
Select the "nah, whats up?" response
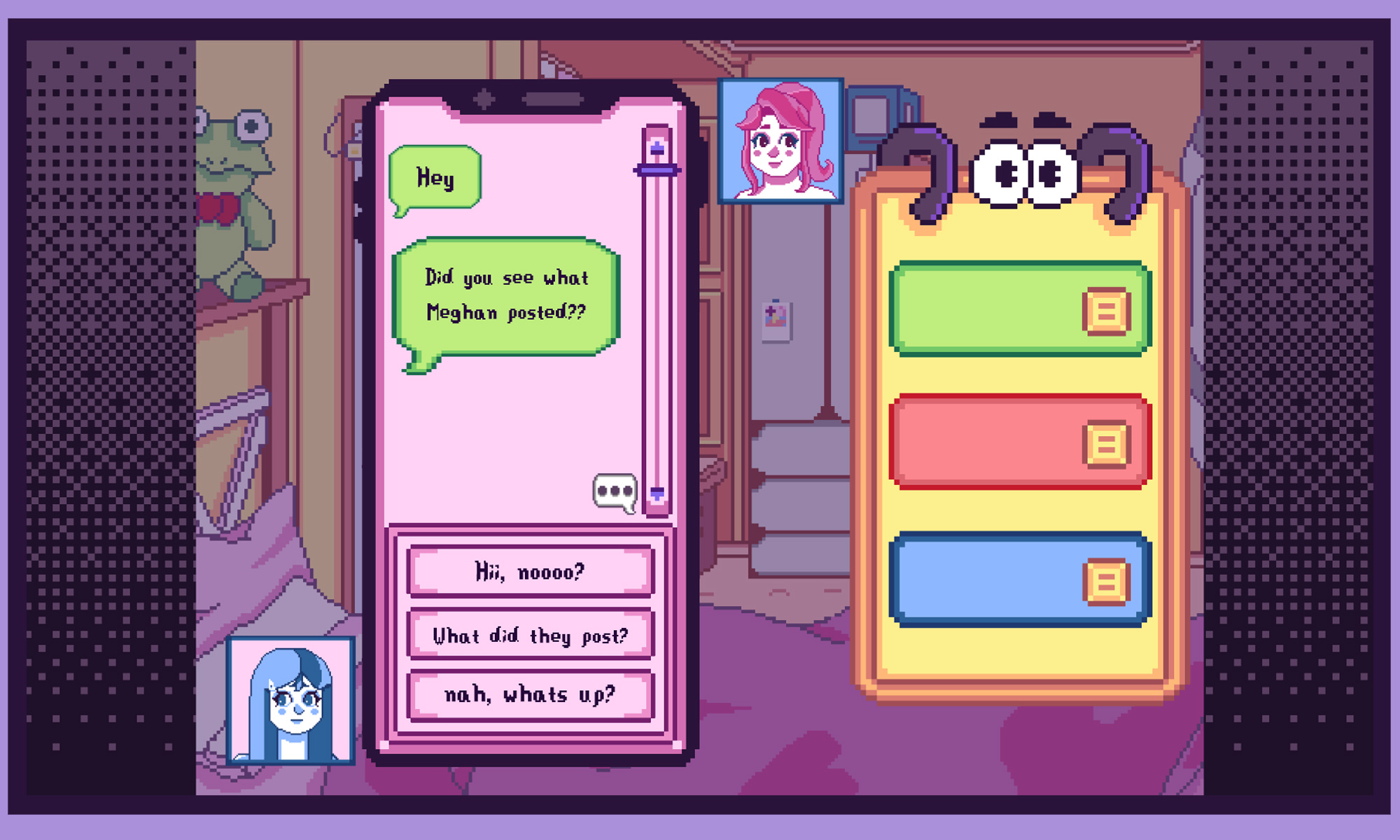(530, 695)
